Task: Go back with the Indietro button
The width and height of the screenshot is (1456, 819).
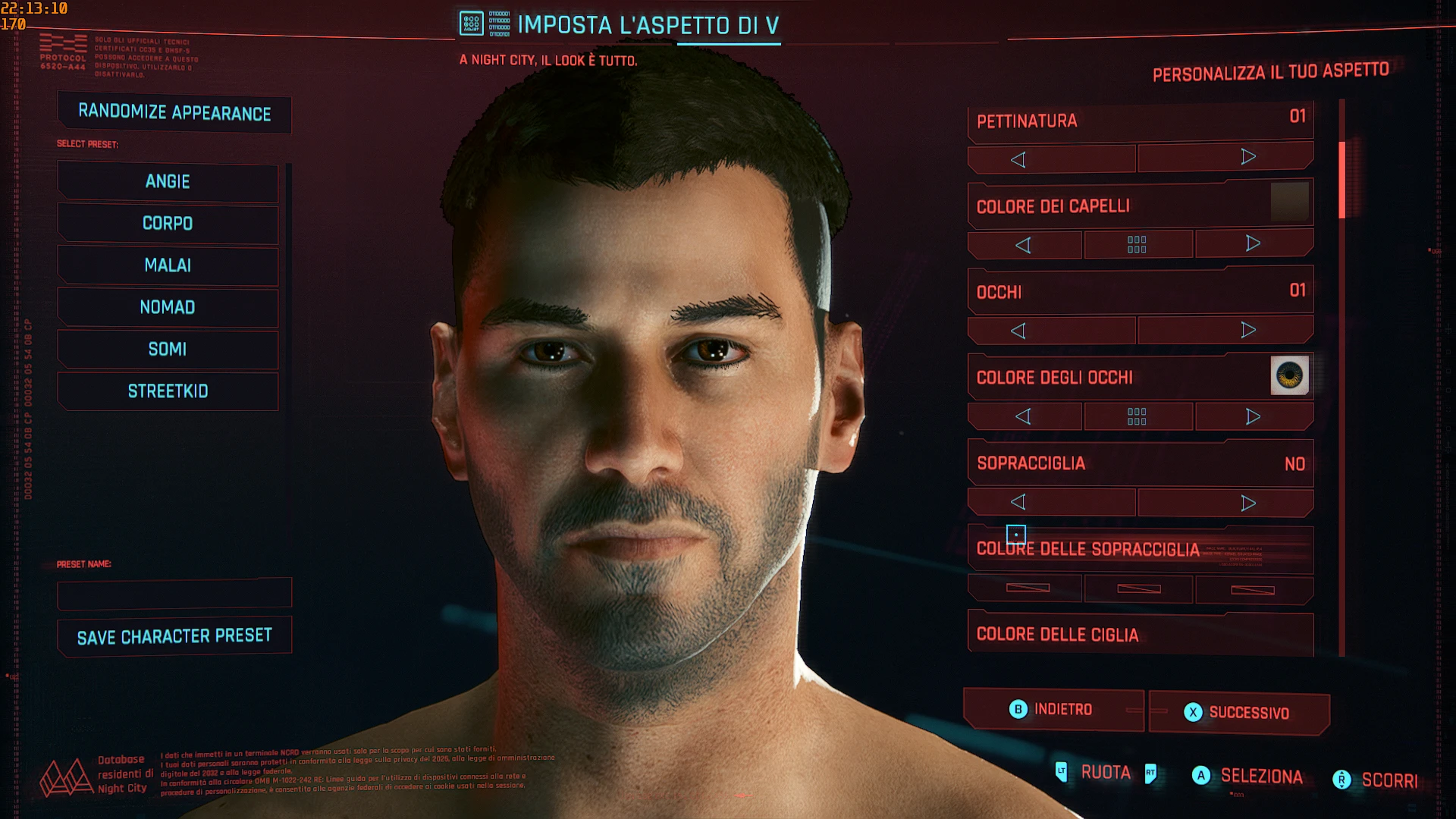Action: (x=1053, y=710)
